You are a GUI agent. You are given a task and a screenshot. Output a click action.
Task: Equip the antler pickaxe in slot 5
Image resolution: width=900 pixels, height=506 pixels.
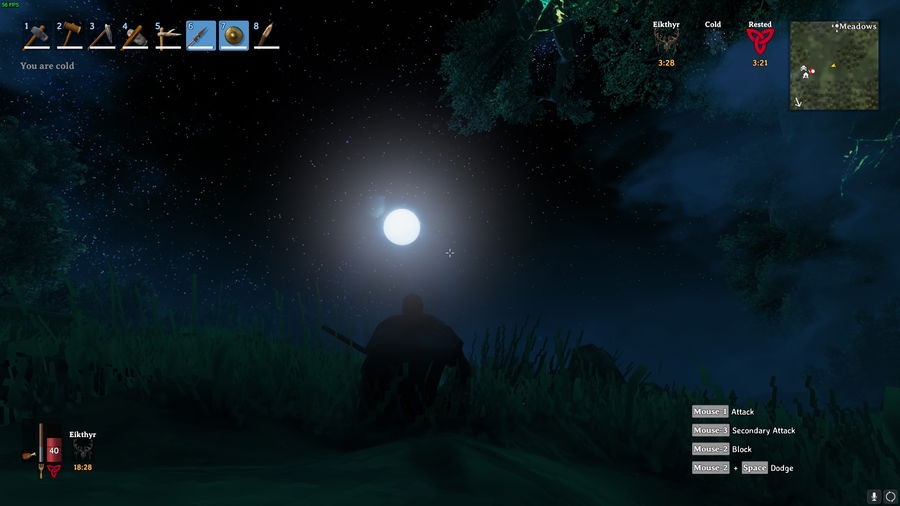click(168, 36)
